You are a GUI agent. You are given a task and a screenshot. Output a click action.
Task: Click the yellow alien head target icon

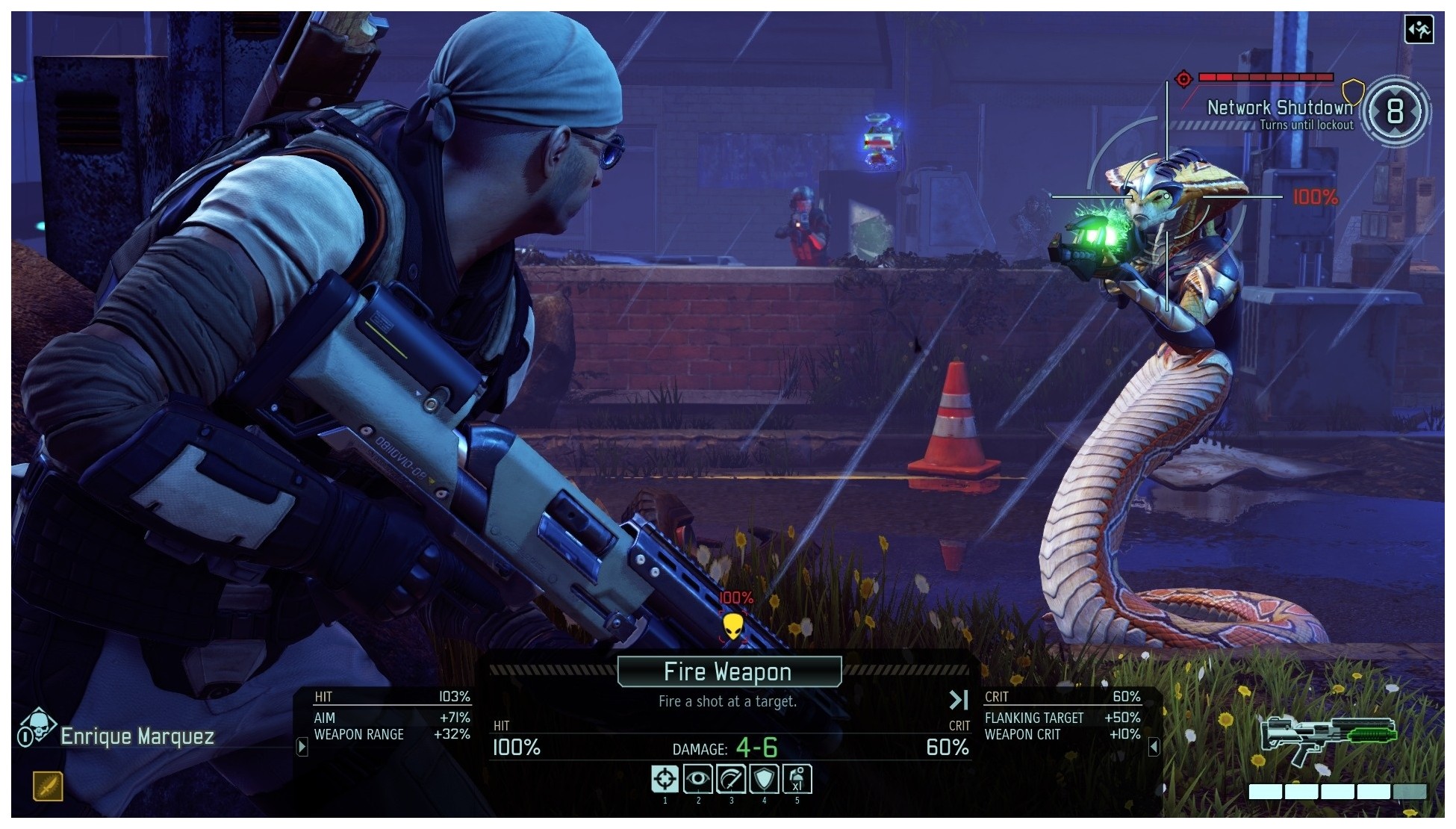732,627
